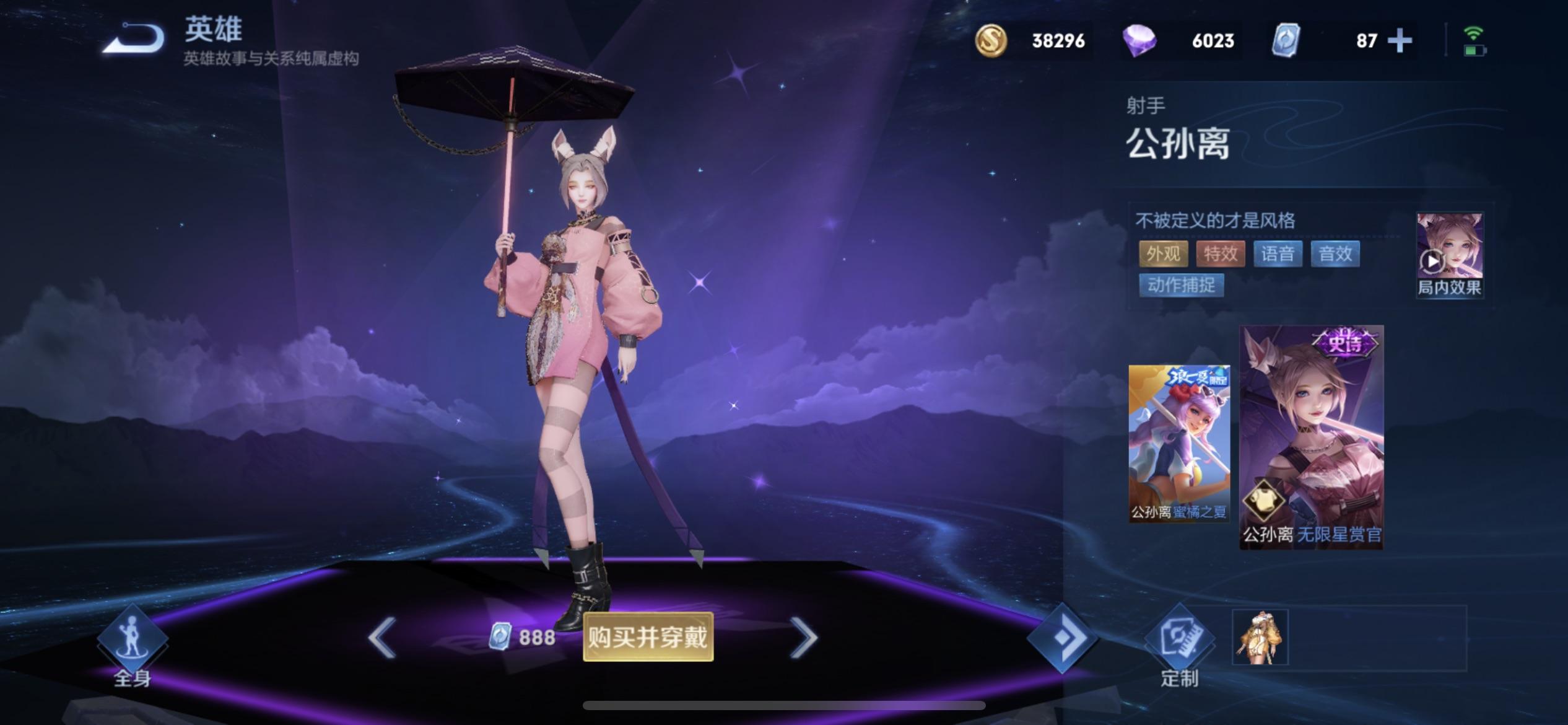
Task: Click the blue diamond arrow button
Action: (1062, 638)
